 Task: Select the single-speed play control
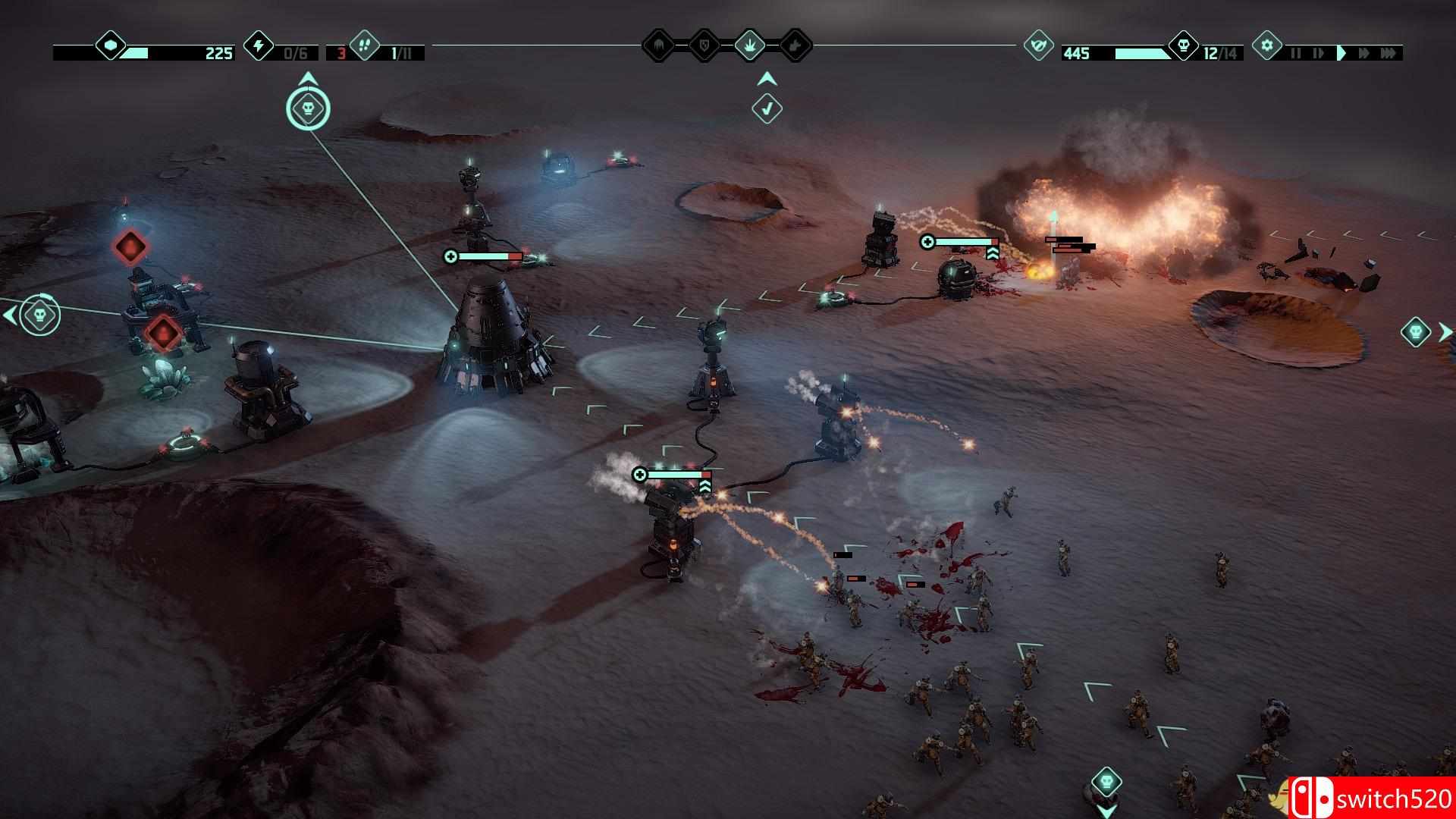coord(1342,53)
